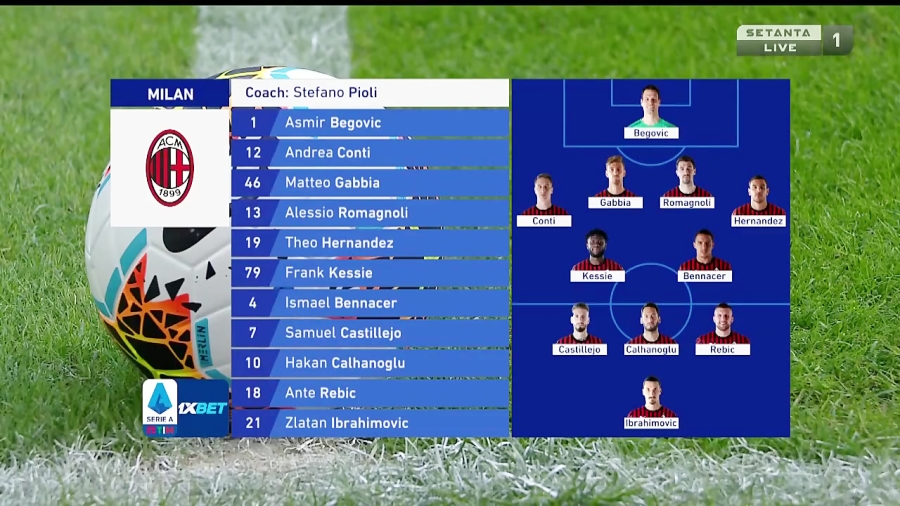Select the Theo Hernandez list row

tap(370, 243)
